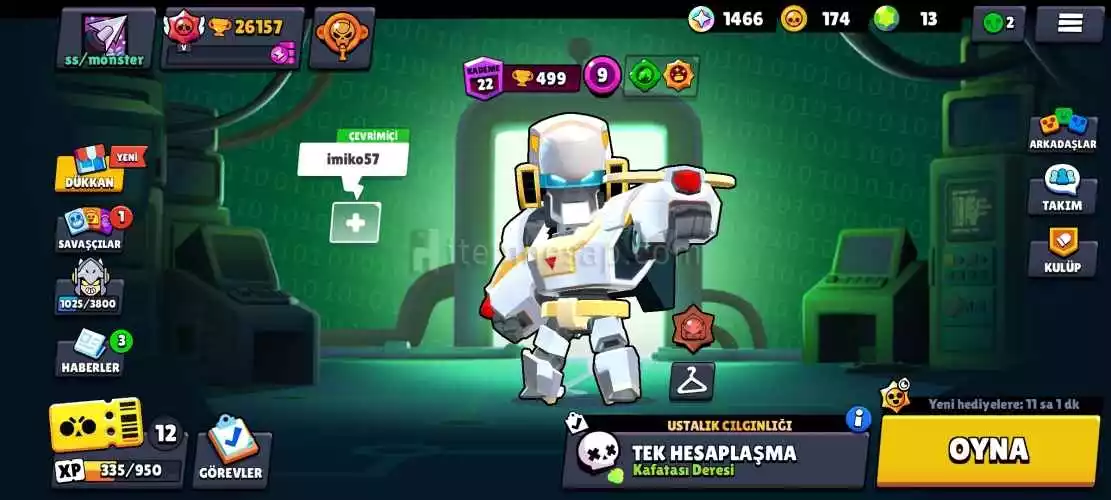
Task: Start the match with the OYNA button
Action: click(987, 450)
